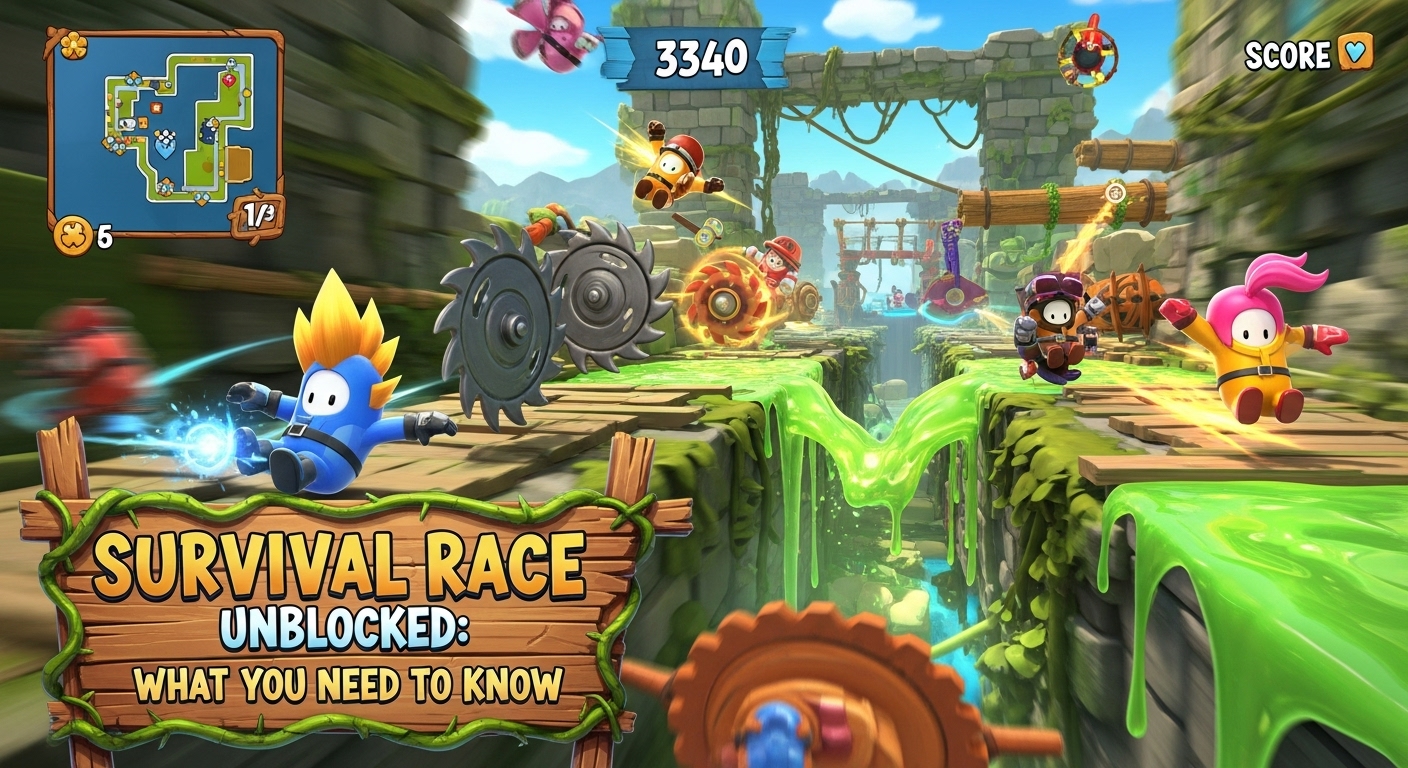
Task: Click the red balloon marker on the minimap
Action: tap(229, 80)
